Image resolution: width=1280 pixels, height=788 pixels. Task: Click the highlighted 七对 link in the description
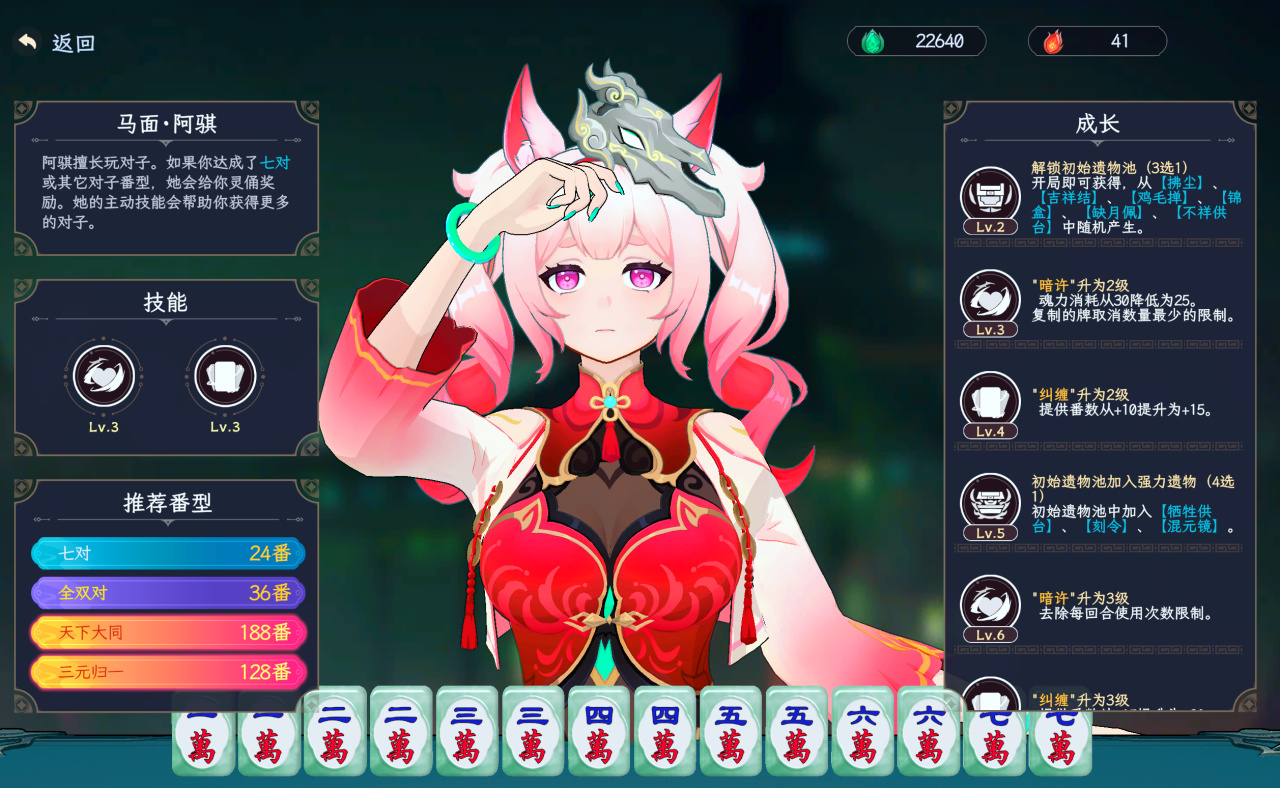click(x=275, y=162)
